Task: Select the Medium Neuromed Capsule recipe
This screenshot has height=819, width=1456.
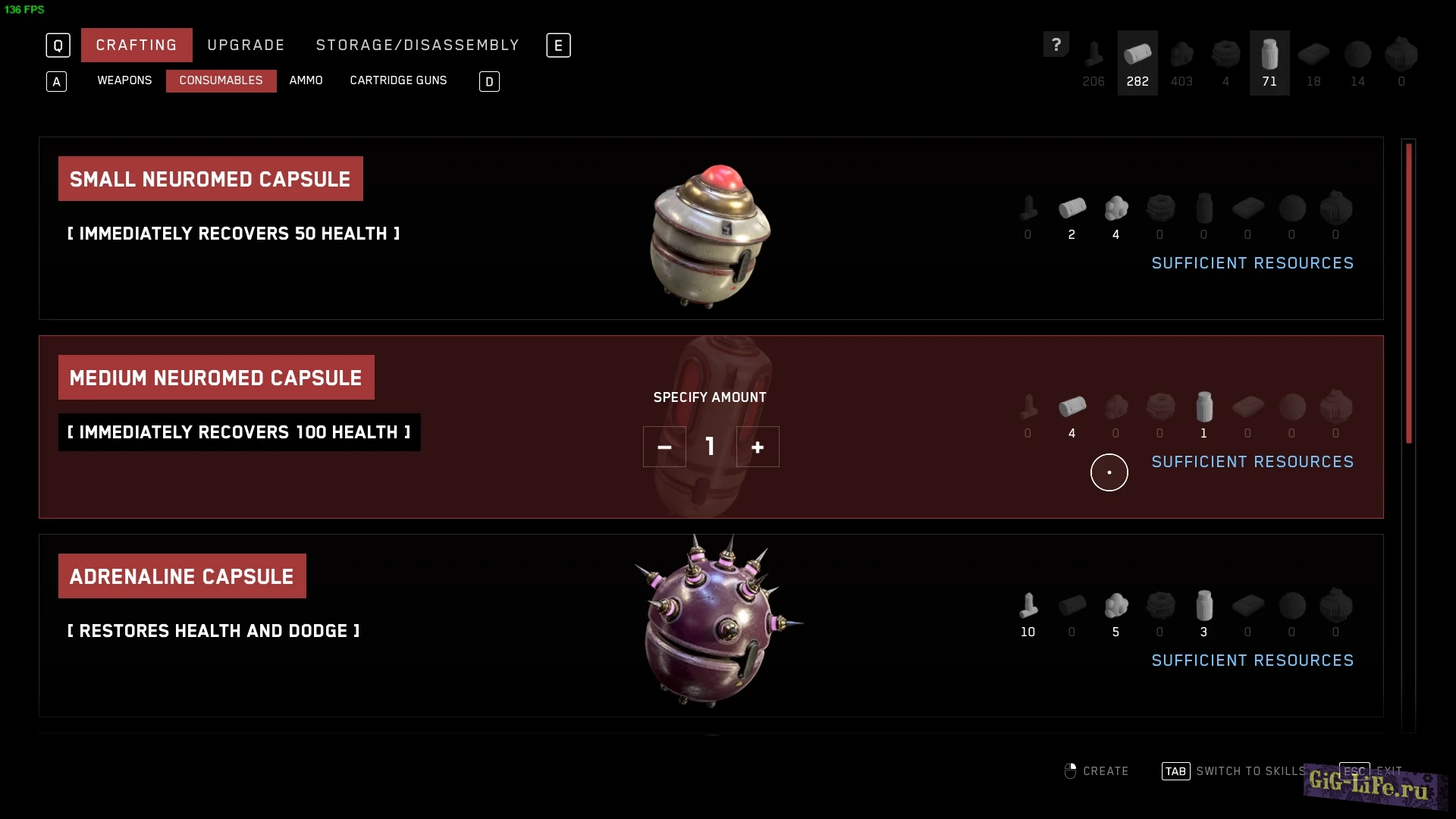Action: click(x=216, y=378)
